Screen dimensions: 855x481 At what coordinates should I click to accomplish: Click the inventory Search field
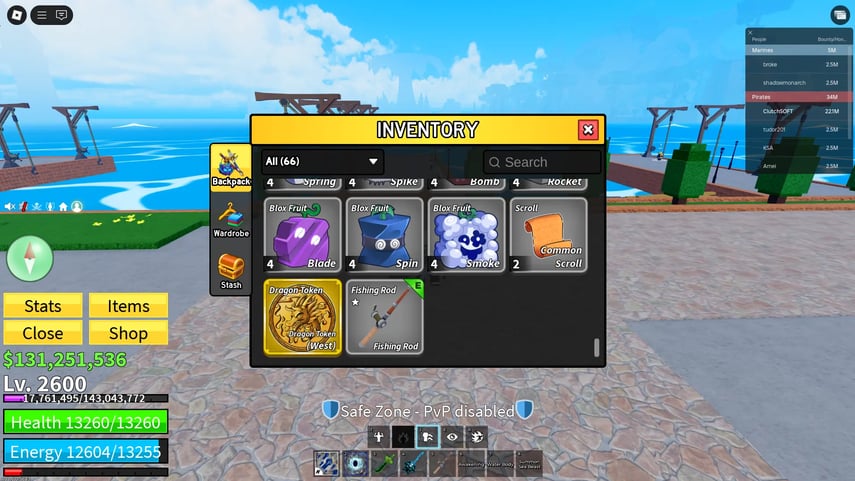point(543,162)
